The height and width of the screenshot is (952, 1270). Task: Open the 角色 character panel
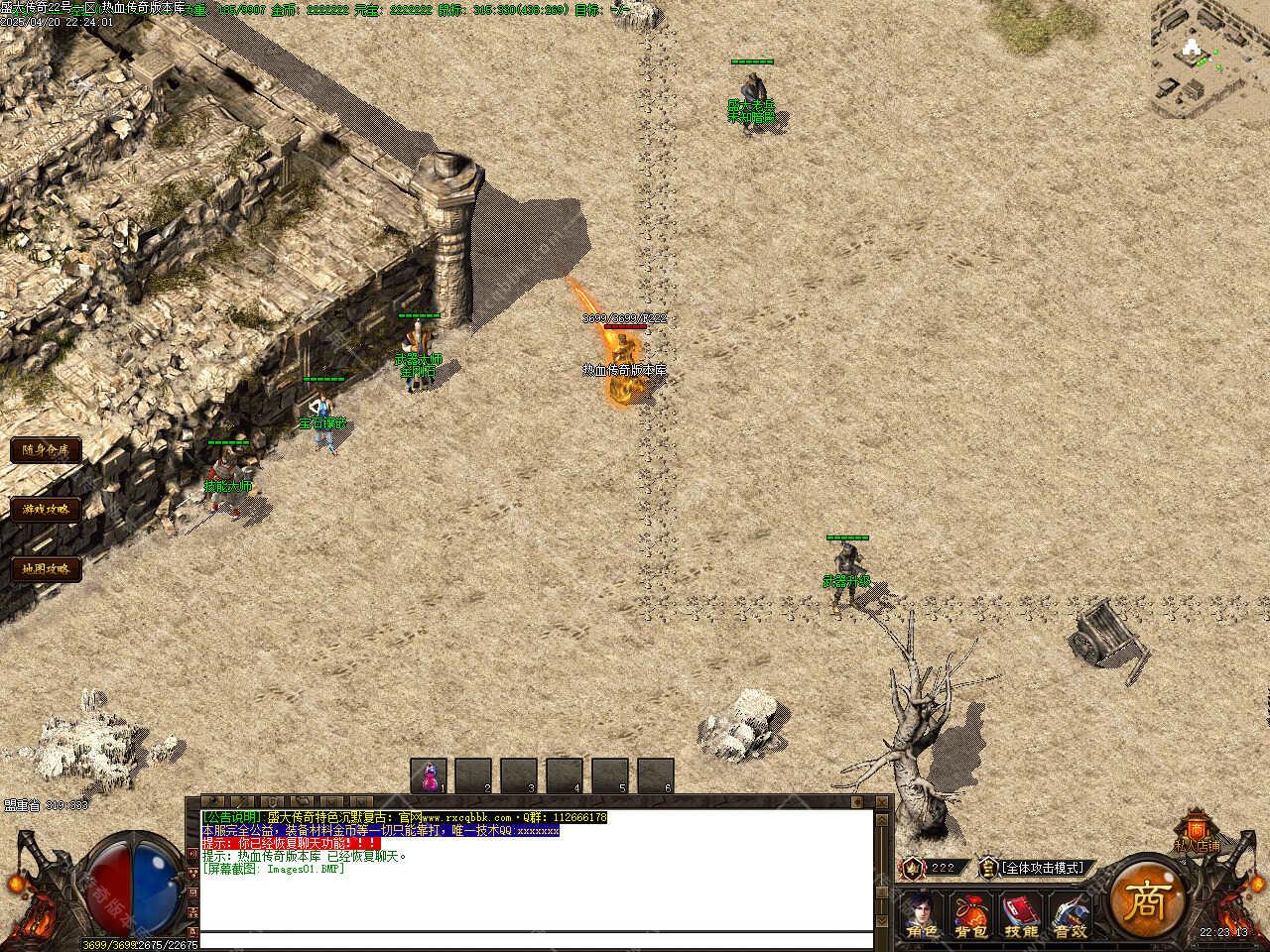(x=921, y=914)
